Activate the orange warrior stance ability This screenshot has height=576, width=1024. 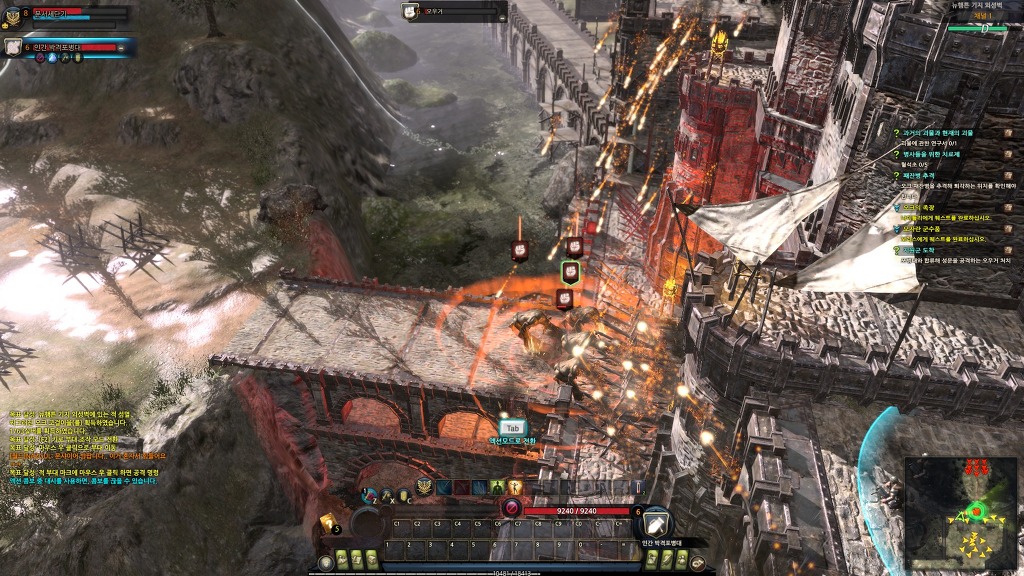tap(515, 487)
